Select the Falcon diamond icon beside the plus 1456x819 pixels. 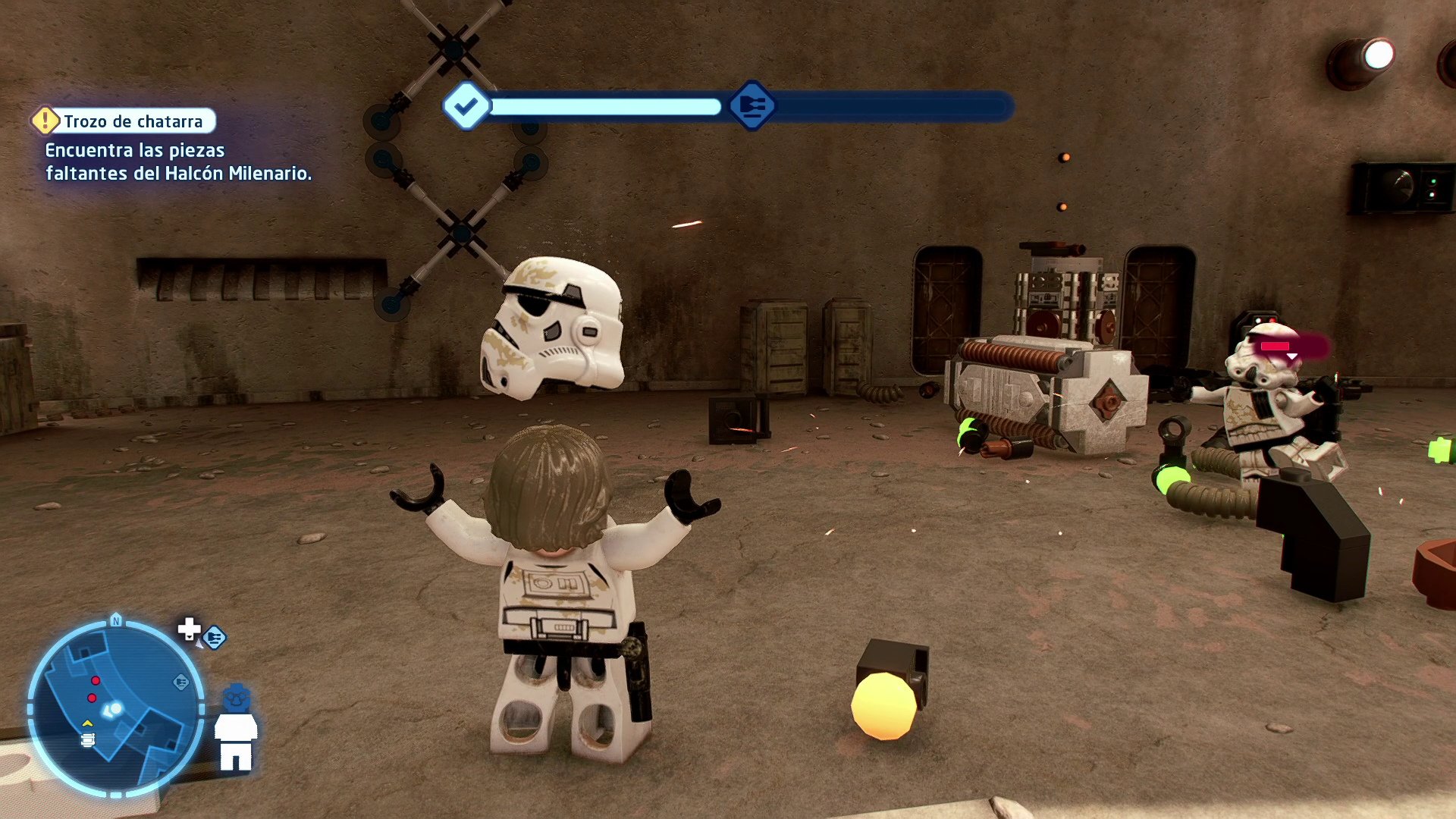tap(215, 636)
